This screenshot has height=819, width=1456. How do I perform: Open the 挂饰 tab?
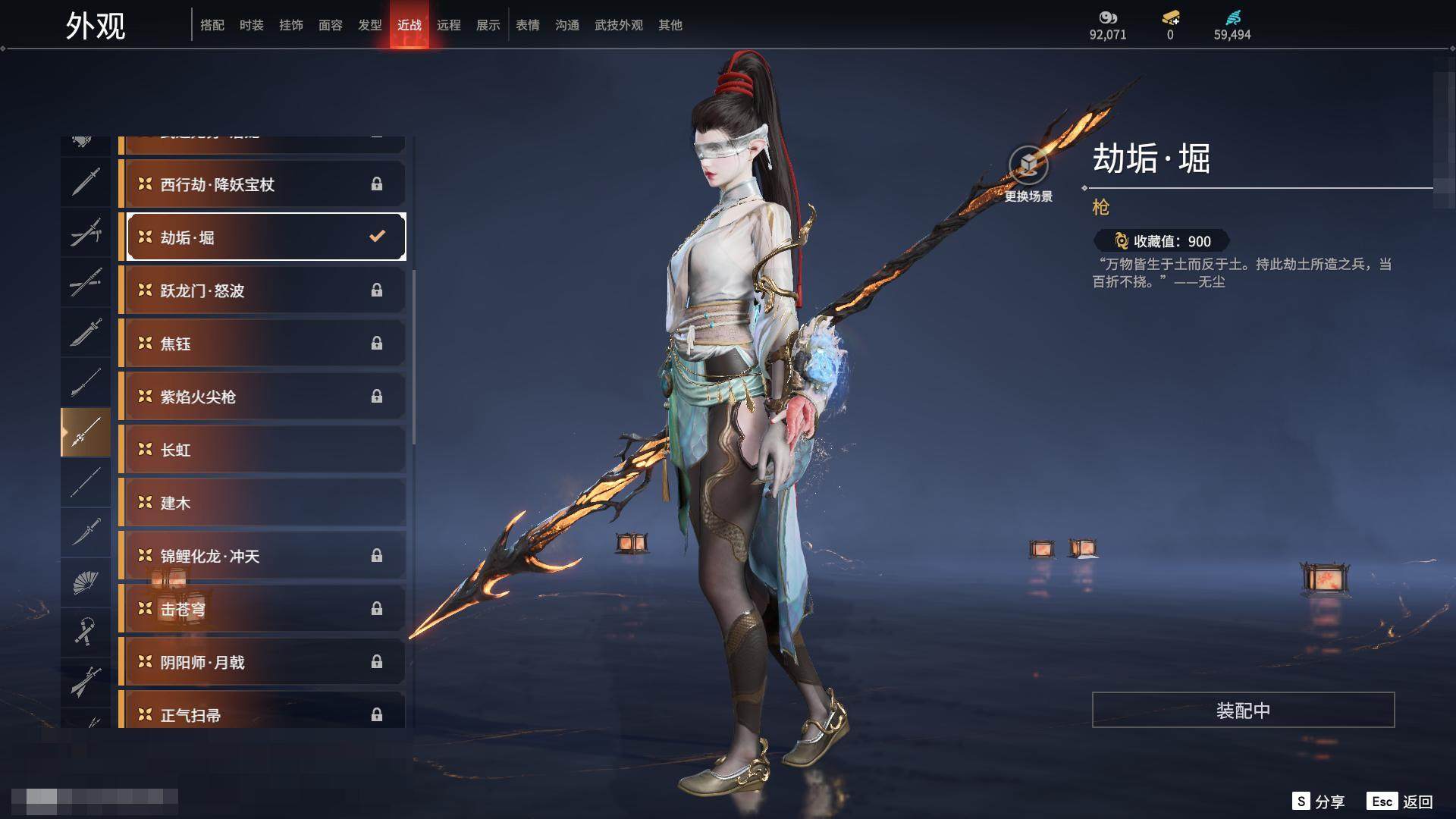point(290,25)
